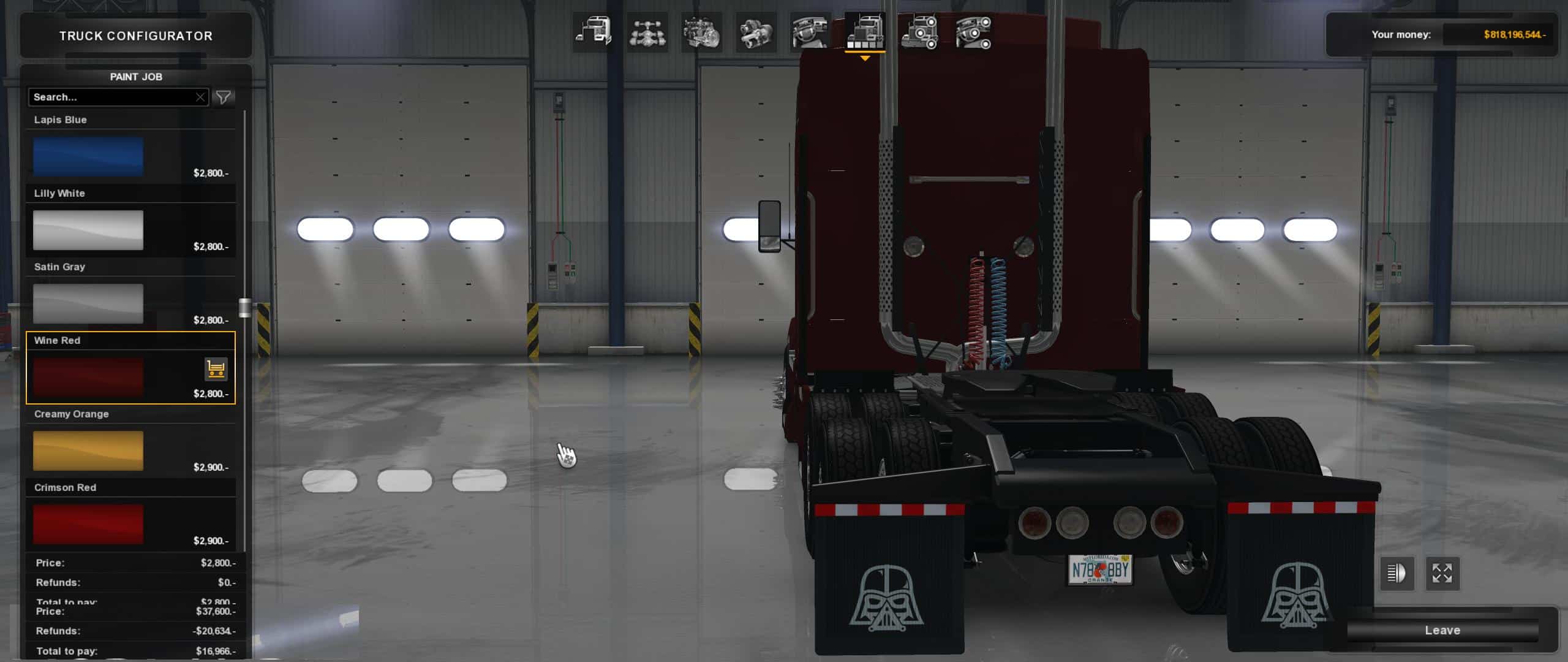Switch to the axle drivetrain category
1568x662 pixels.
click(x=647, y=32)
